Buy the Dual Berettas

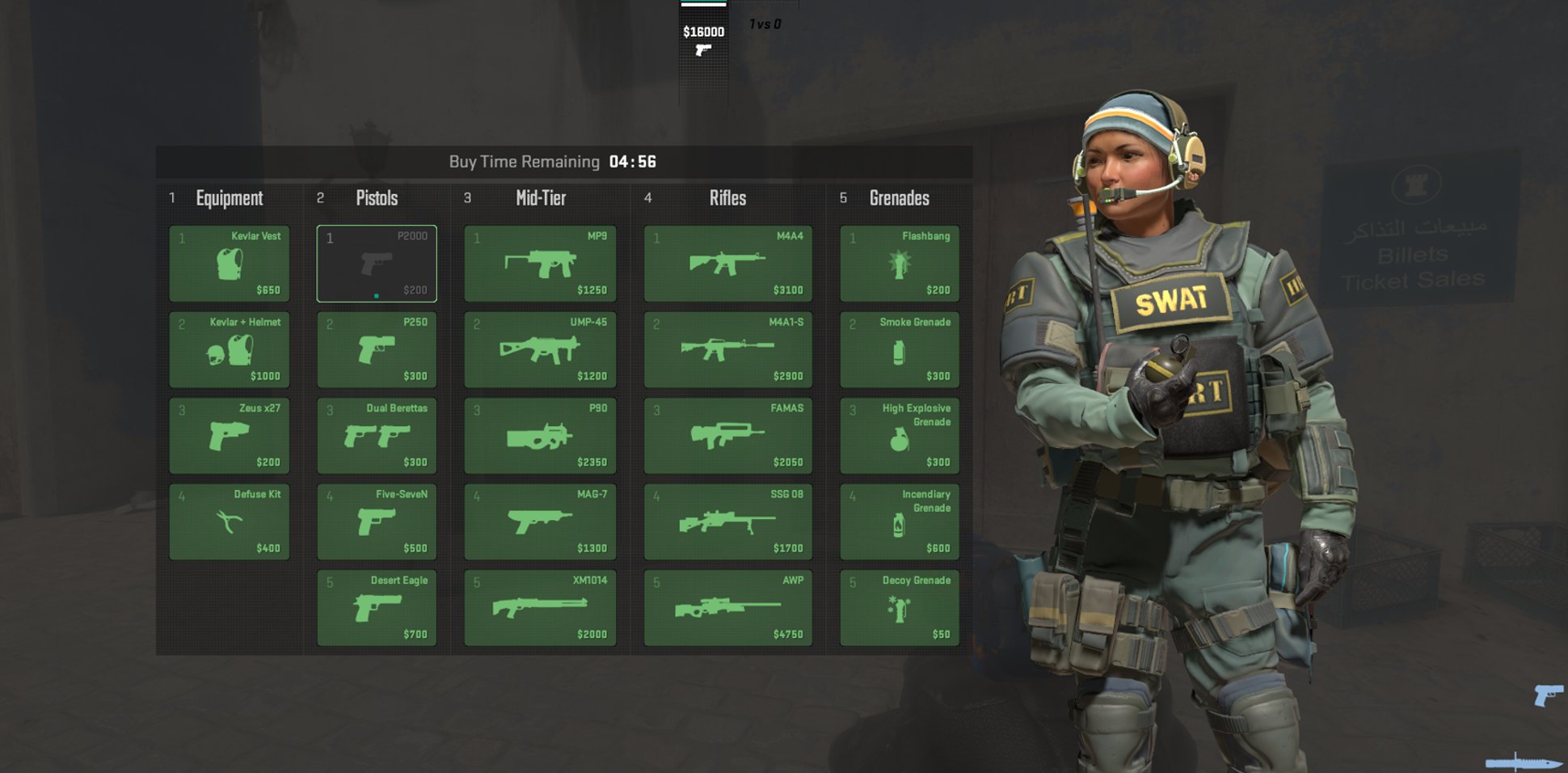377,437
